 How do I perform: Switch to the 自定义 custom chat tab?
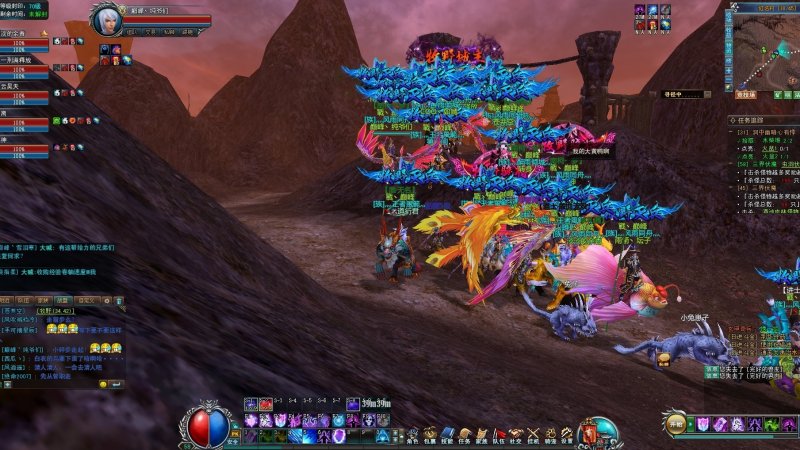pyautogui.click(x=87, y=299)
